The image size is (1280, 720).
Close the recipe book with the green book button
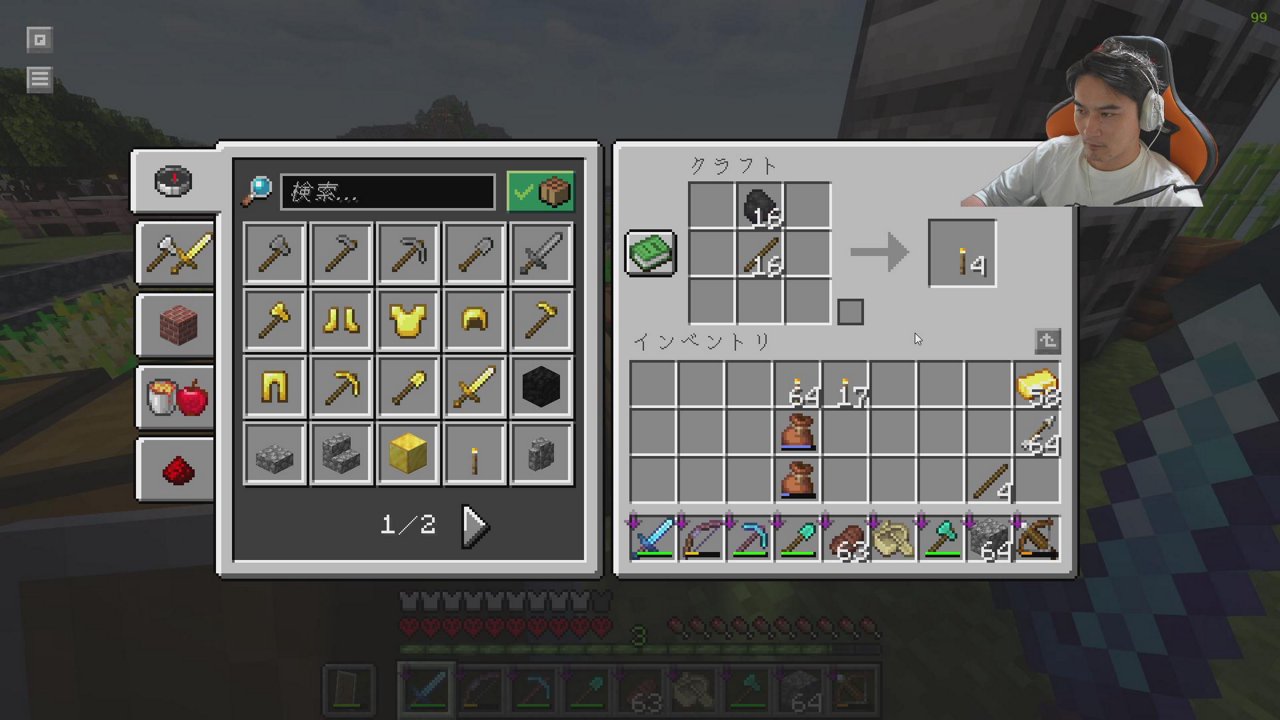(651, 253)
